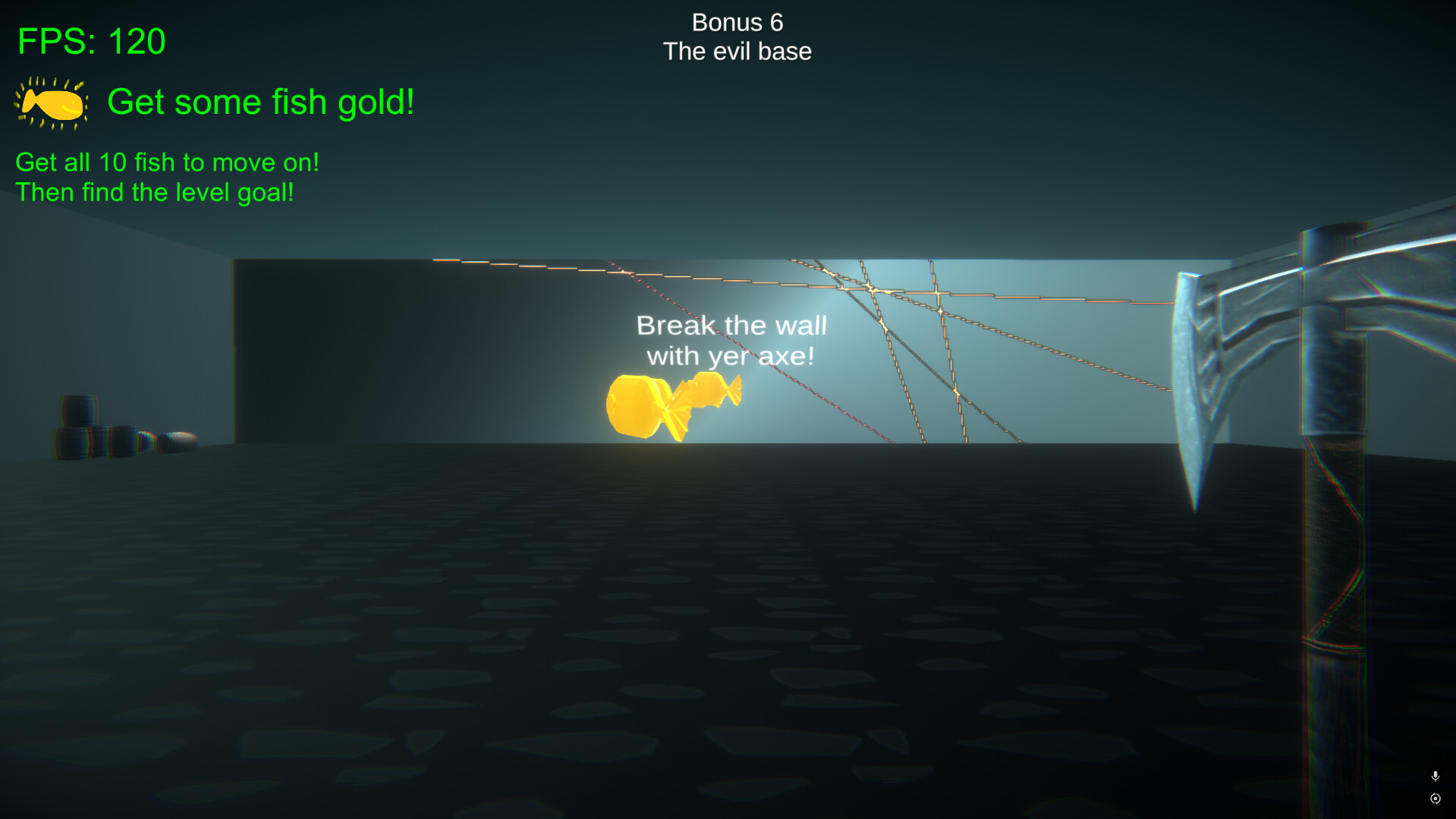Click the microphone icon in bottom right corner
The width and height of the screenshot is (1456, 819).
(1434, 776)
